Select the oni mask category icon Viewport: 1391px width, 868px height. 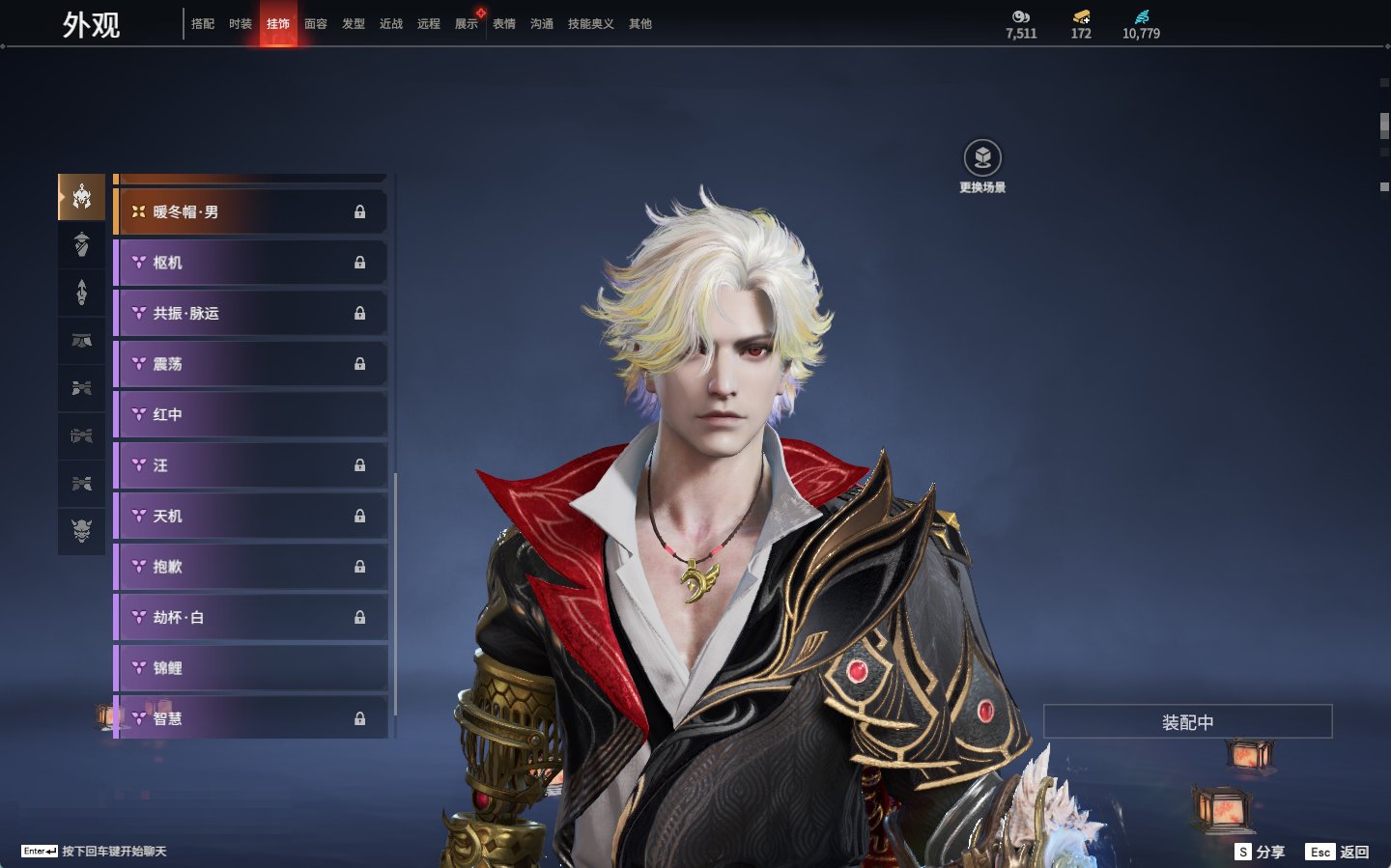click(x=82, y=530)
